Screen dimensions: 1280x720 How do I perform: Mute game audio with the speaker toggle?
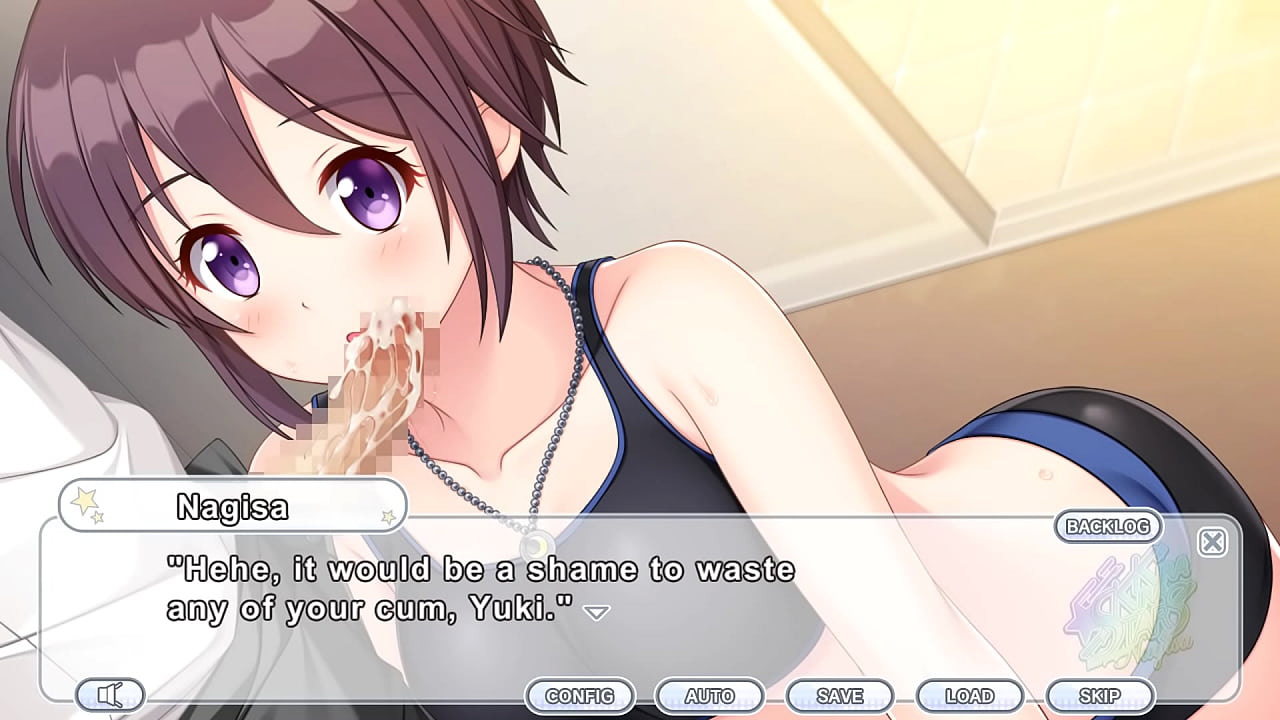pos(111,694)
